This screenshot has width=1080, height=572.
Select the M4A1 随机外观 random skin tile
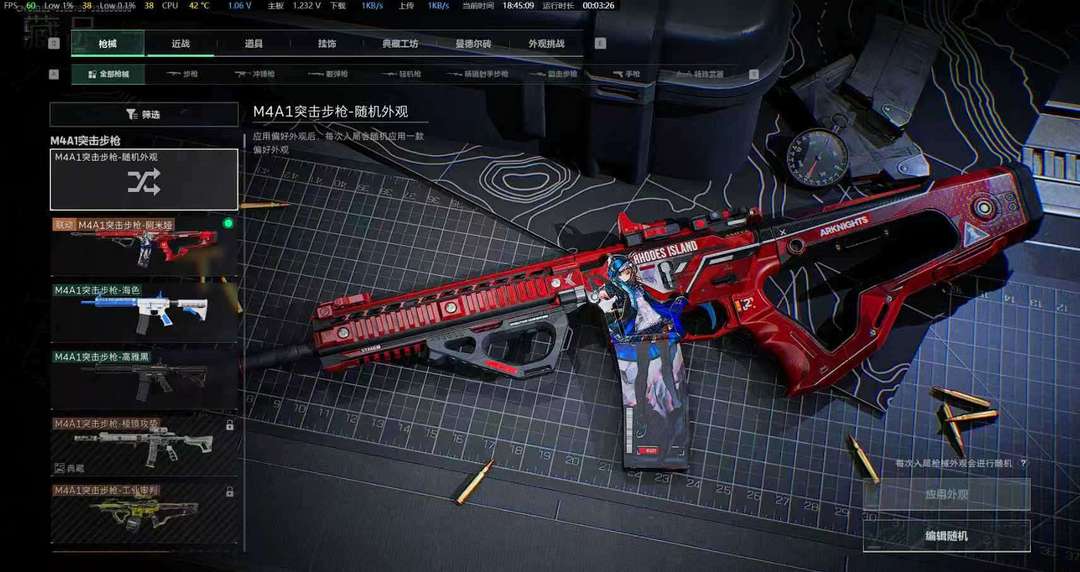tap(144, 180)
